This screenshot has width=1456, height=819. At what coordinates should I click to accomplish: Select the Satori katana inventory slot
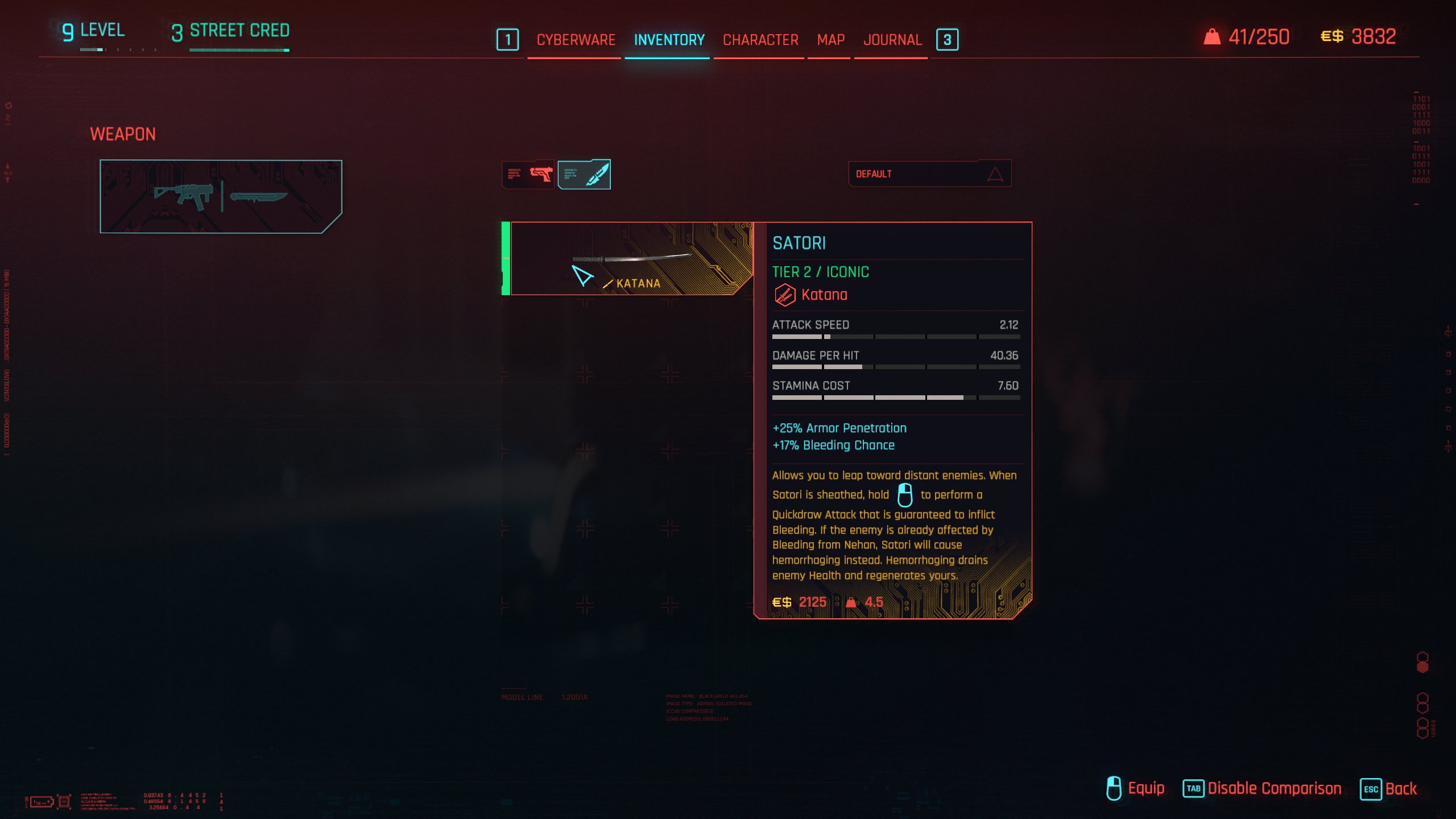tap(626, 259)
